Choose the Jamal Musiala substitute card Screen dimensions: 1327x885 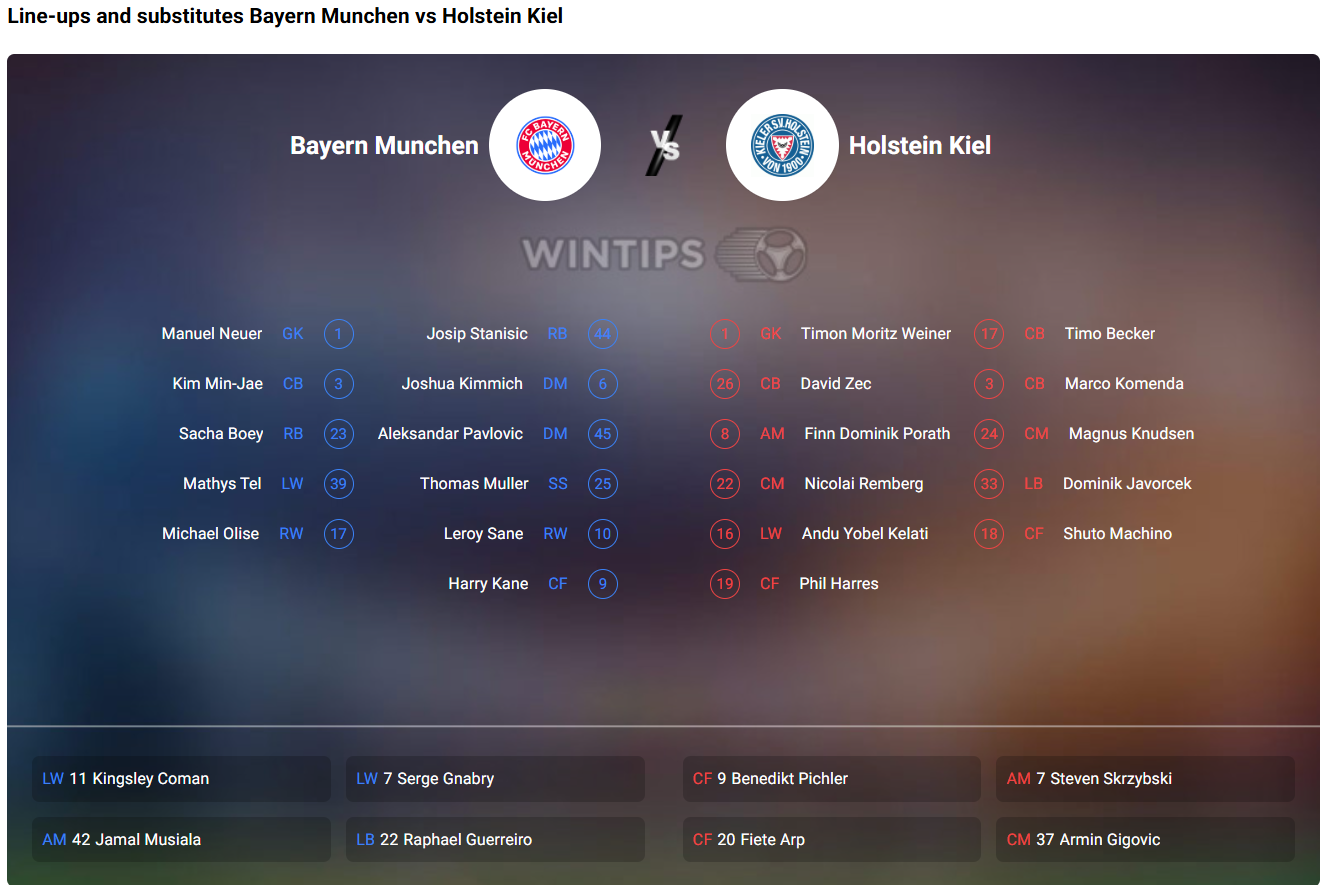(181, 839)
